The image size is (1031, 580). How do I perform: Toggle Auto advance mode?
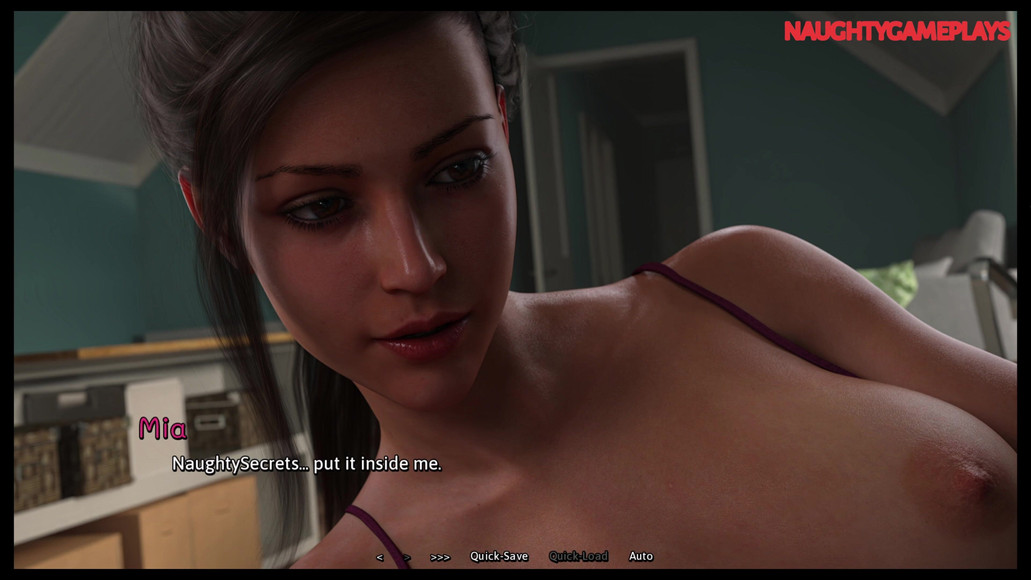[x=641, y=556]
